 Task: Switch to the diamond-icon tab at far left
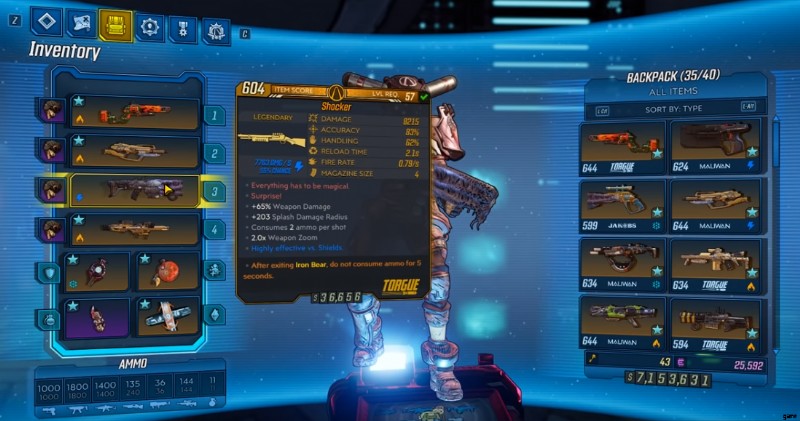point(46,24)
